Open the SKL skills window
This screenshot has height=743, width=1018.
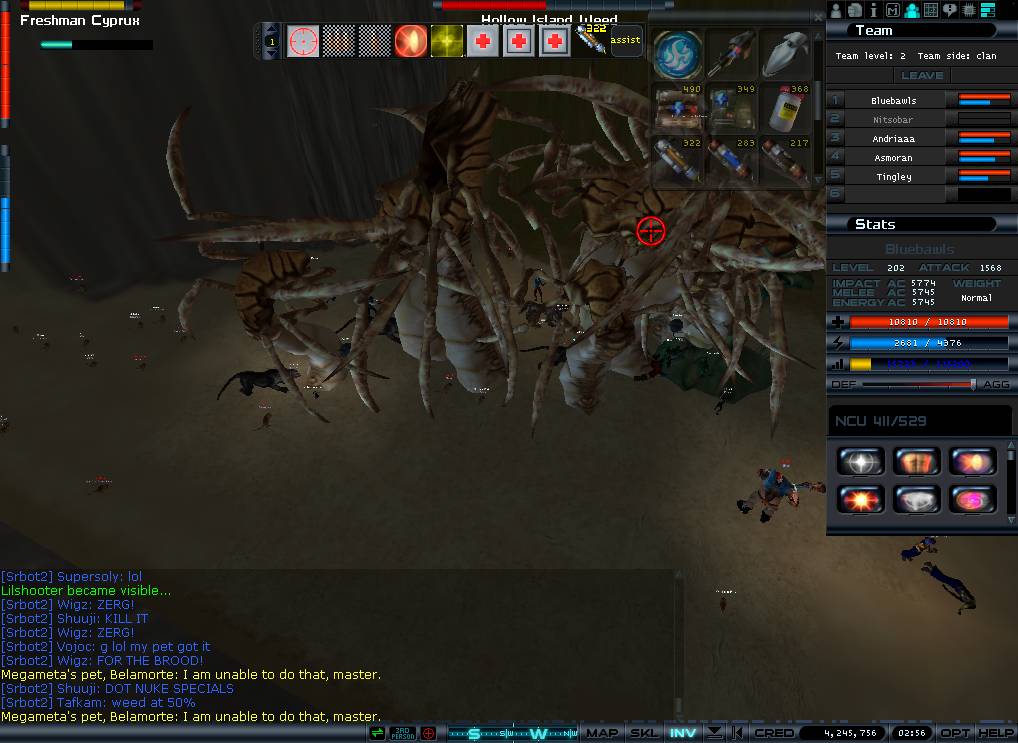point(643,733)
